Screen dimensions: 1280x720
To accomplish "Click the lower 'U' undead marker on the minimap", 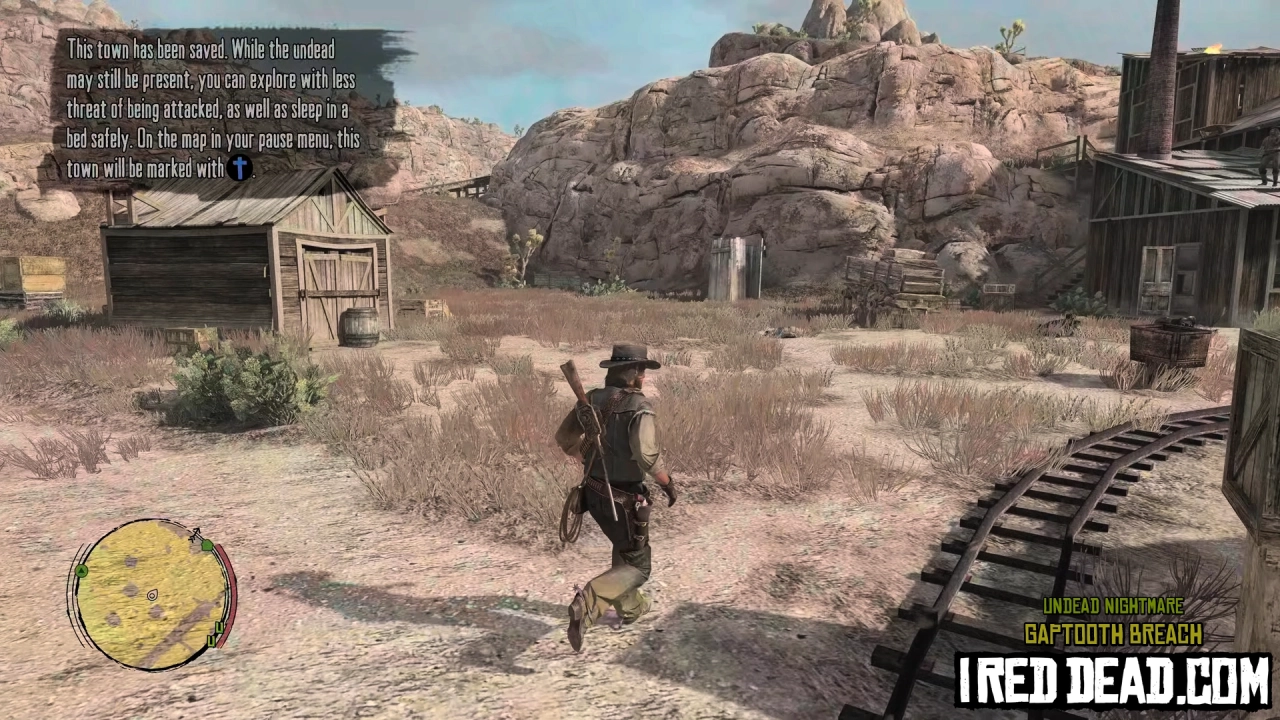I will click(x=211, y=640).
